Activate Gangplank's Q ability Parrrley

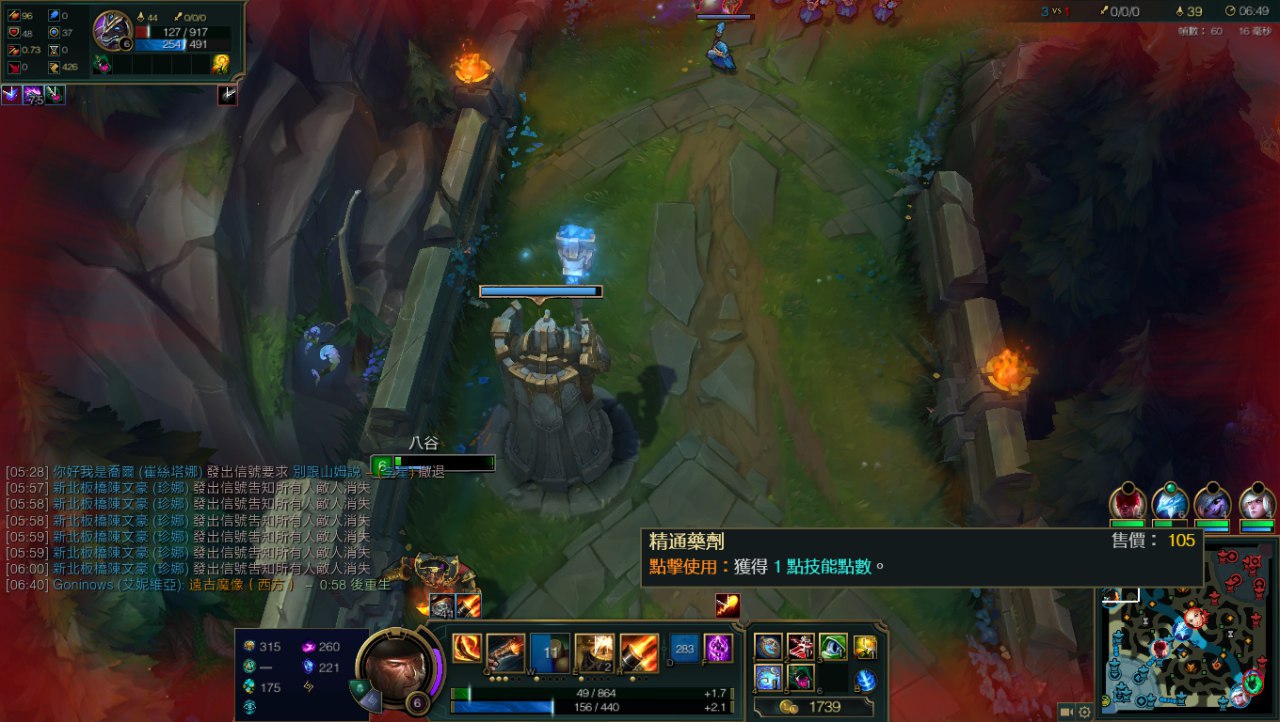click(x=506, y=650)
